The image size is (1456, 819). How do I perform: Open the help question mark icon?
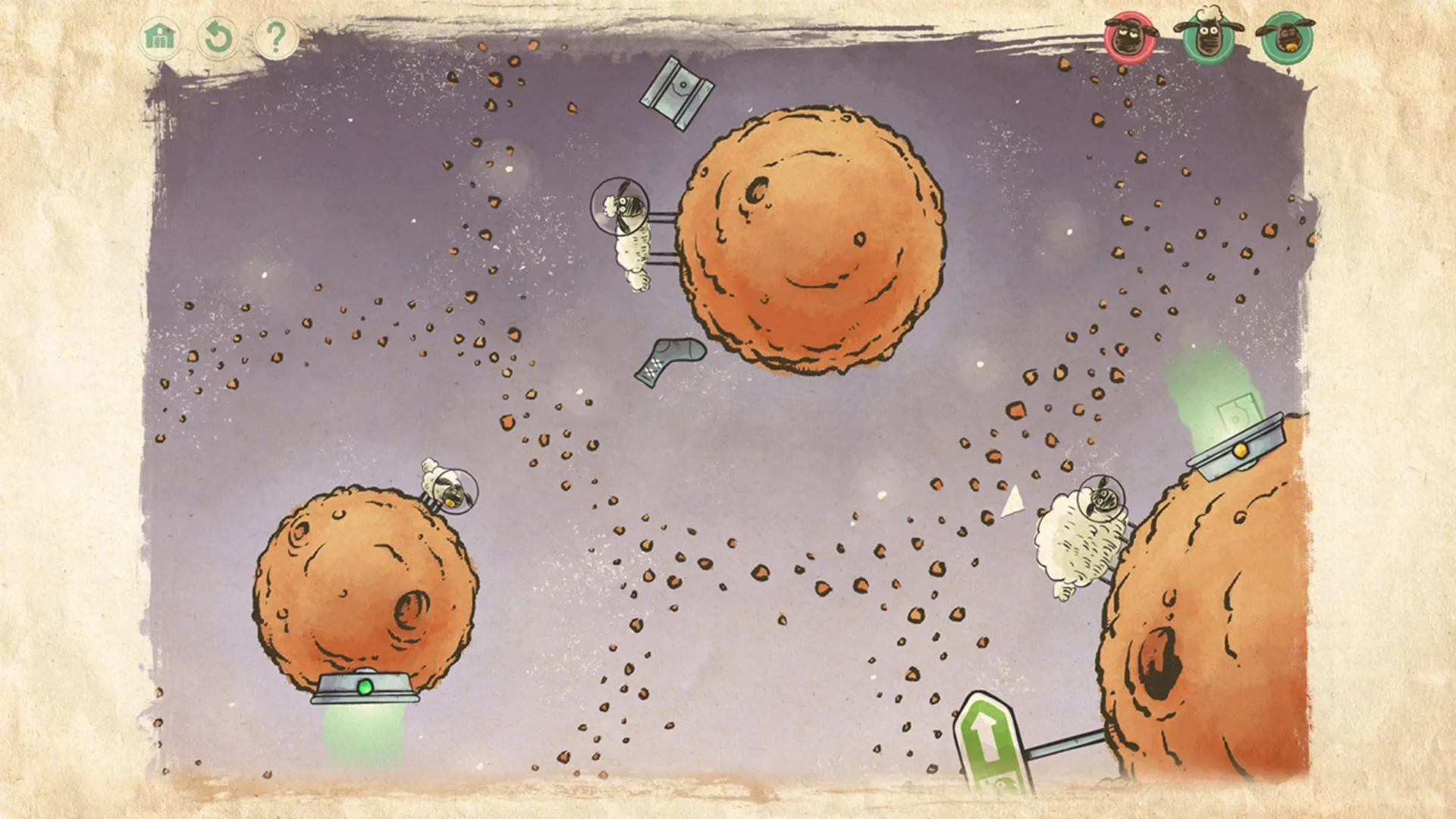277,35
